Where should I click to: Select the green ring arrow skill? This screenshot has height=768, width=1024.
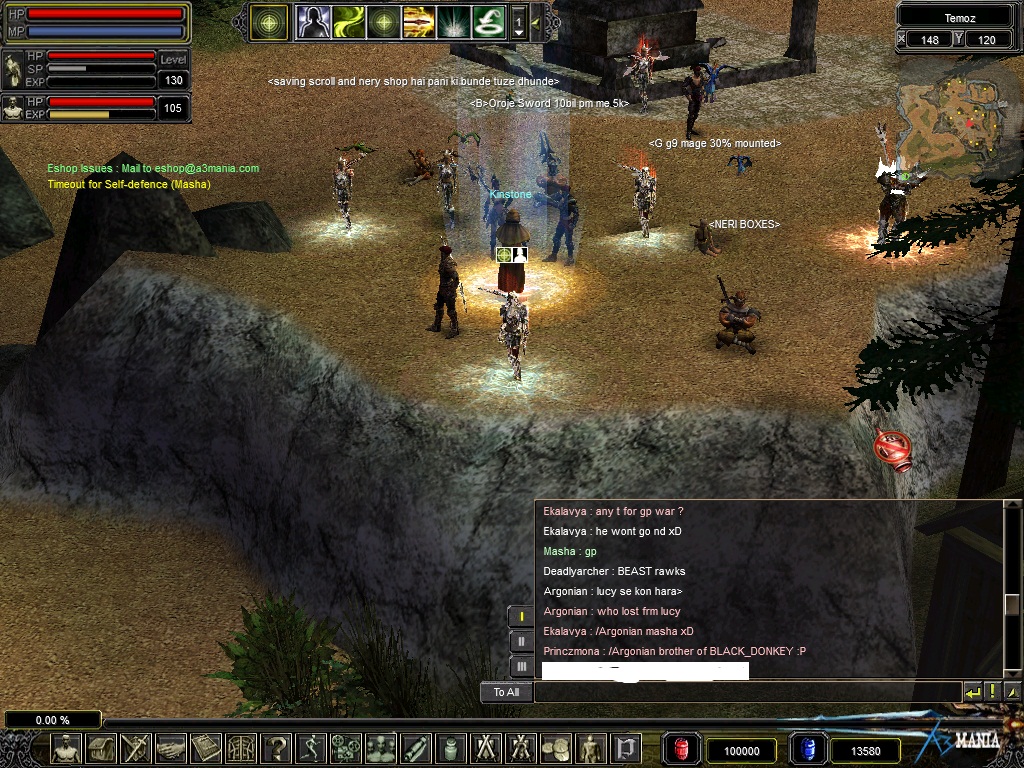(488, 21)
